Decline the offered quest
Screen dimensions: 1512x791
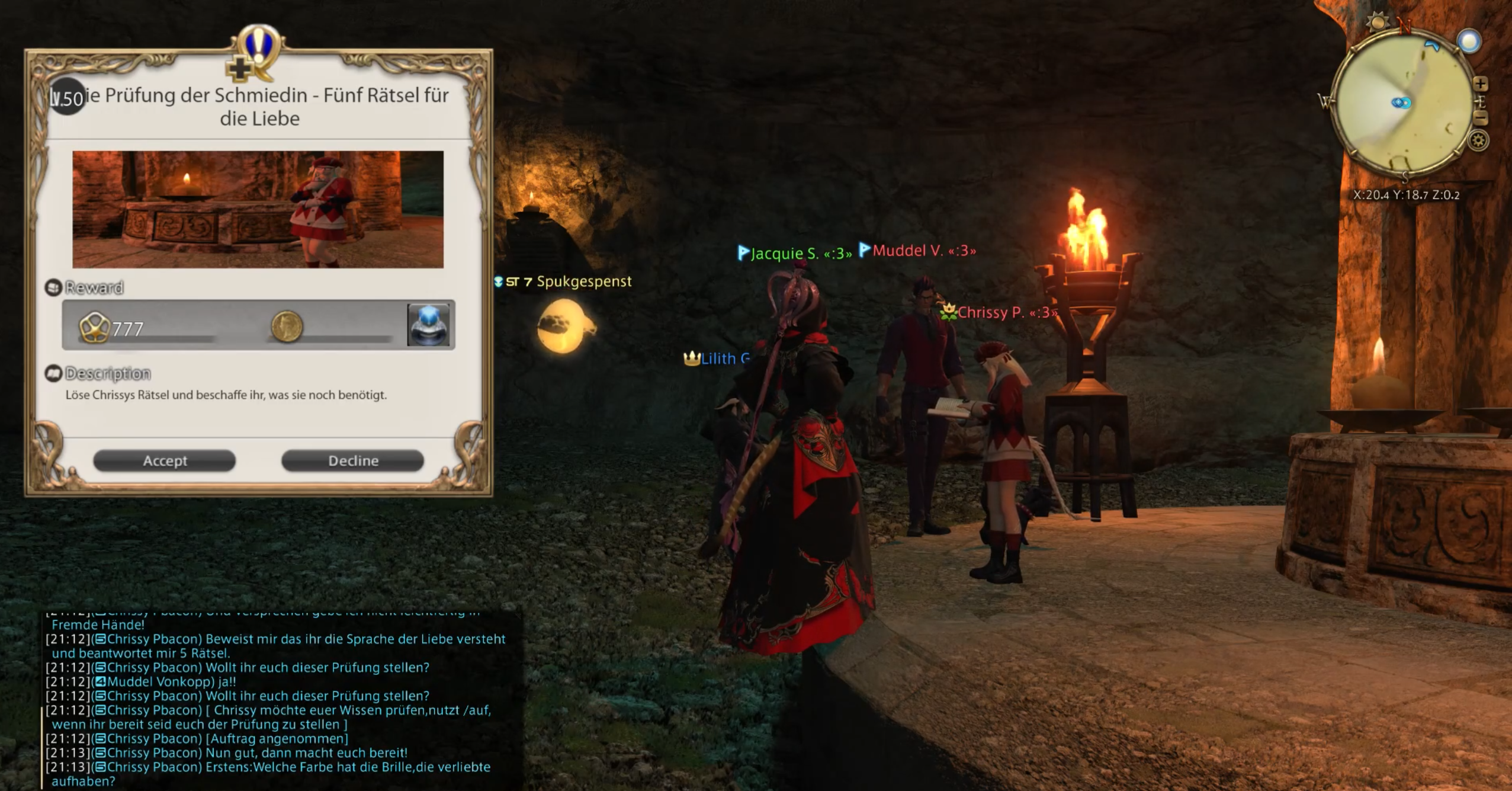[x=352, y=460]
